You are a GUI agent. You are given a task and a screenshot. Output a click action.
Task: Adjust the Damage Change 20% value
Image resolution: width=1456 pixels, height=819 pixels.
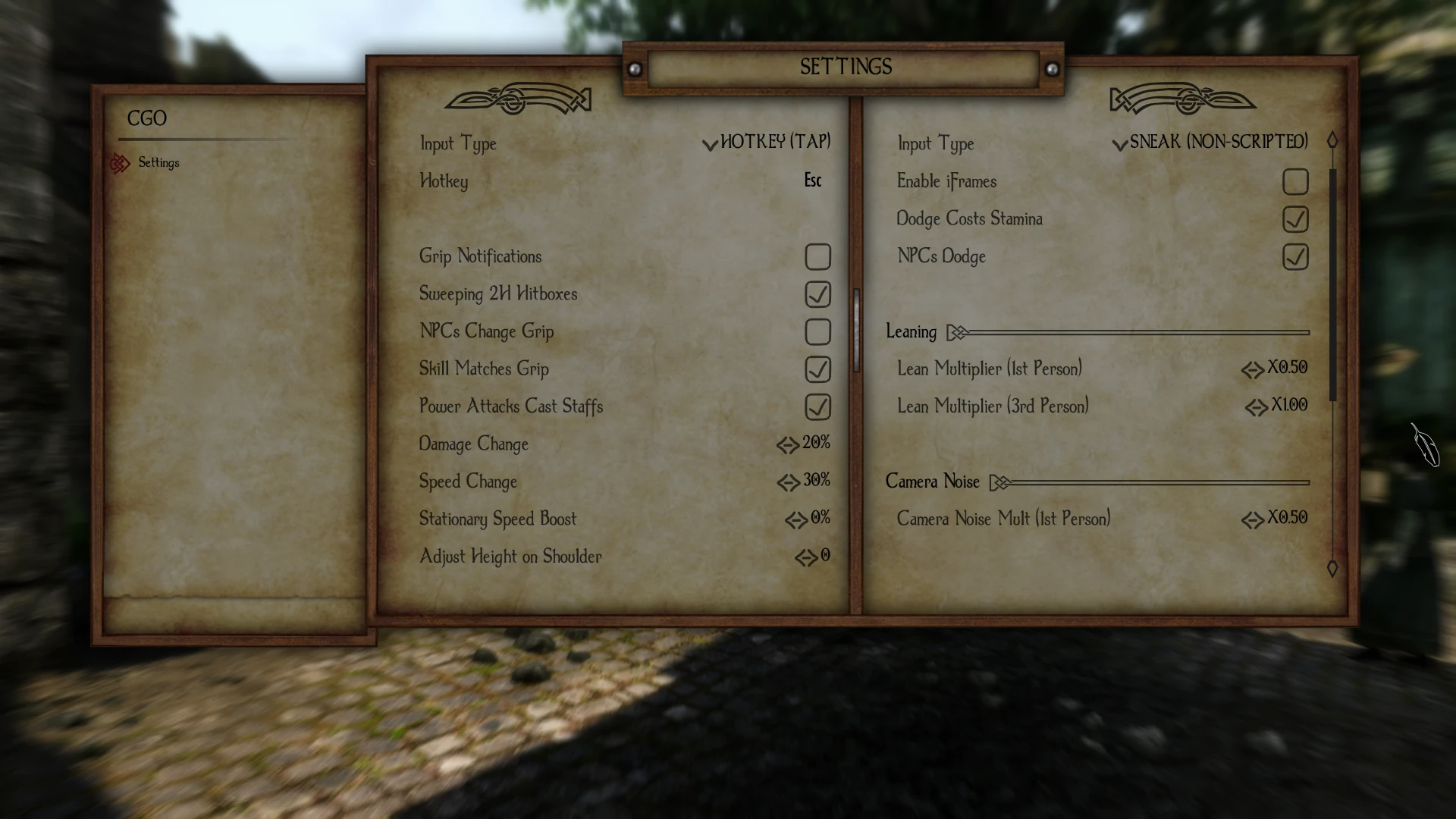point(804,444)
